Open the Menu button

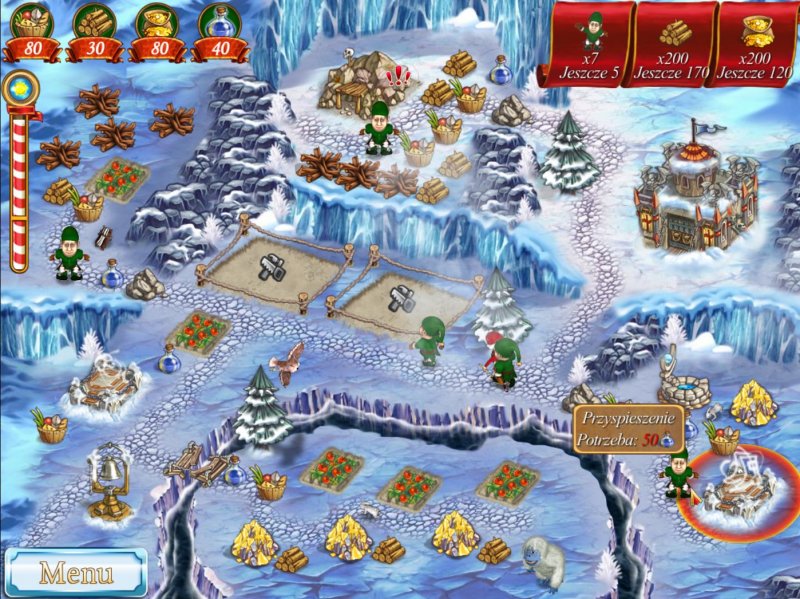click(x=75, y=572)
